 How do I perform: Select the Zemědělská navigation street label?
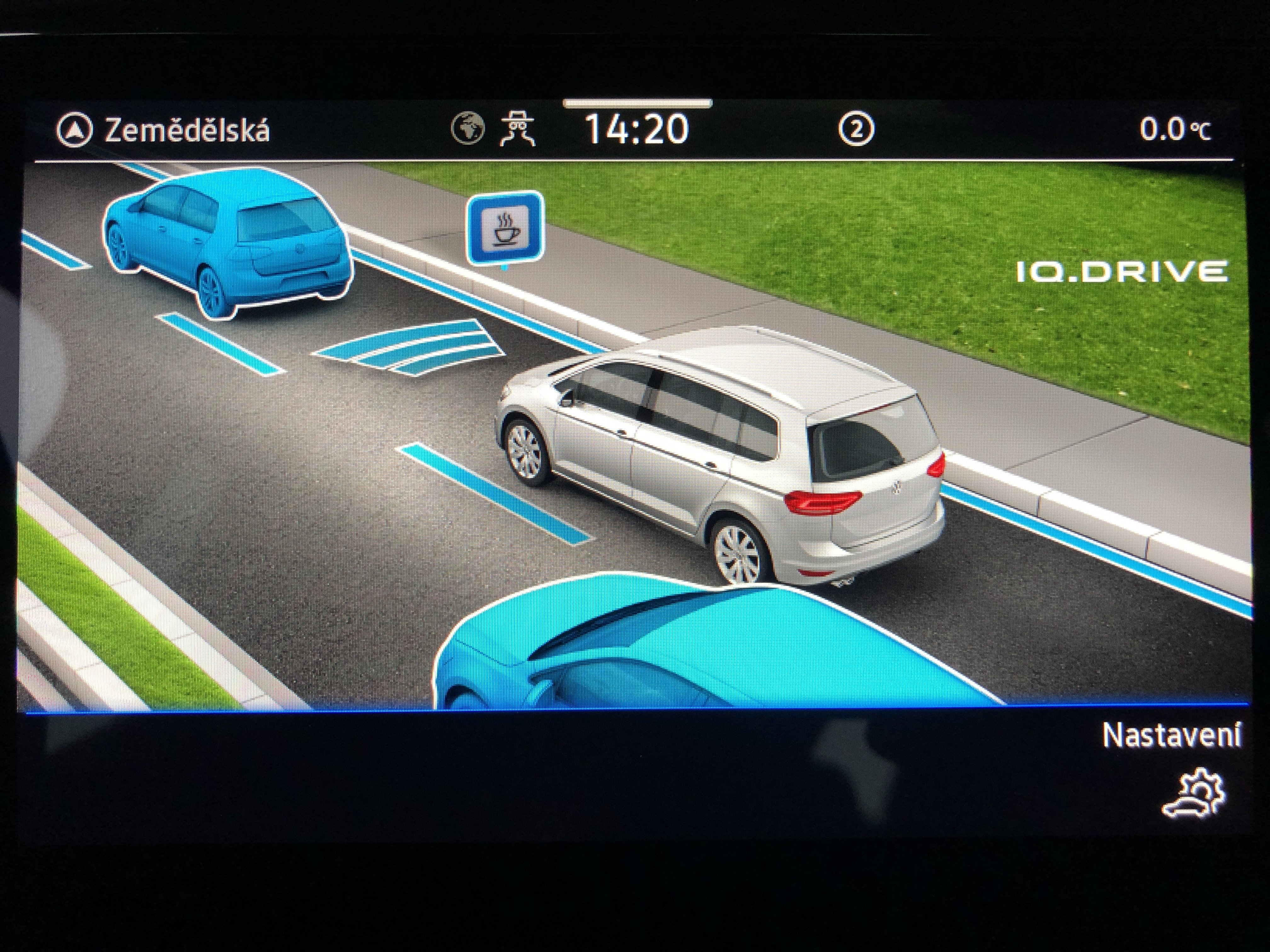coord(186,131)
